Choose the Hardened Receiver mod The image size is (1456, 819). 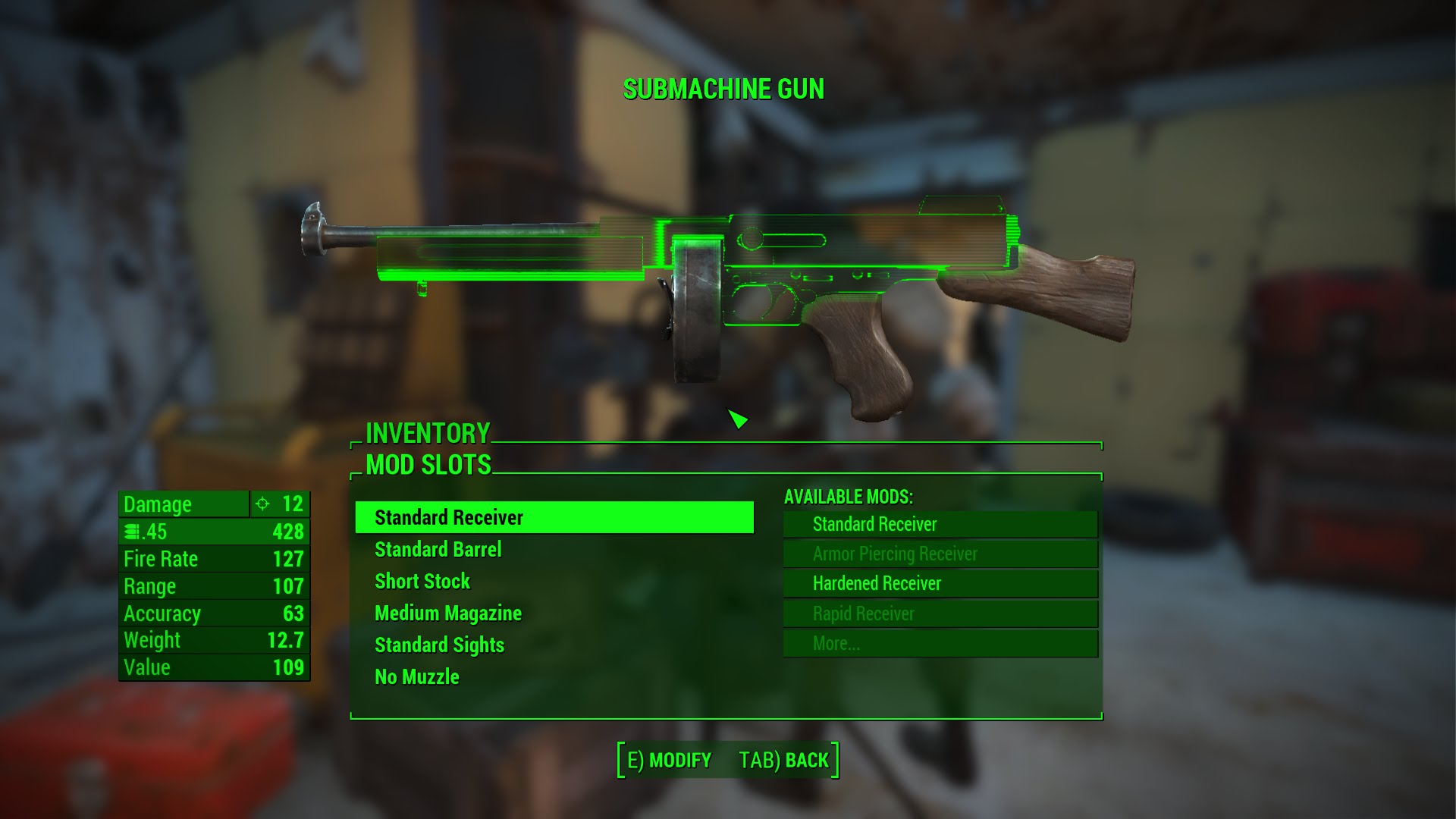(x=940, y=584)
